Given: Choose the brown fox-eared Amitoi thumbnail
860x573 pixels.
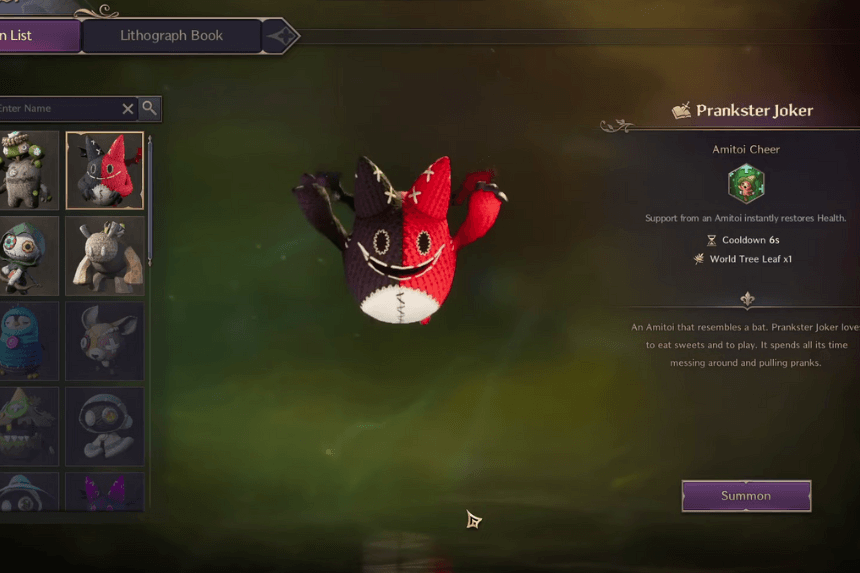Looking at the screenshot, I should tap(105, 342).
